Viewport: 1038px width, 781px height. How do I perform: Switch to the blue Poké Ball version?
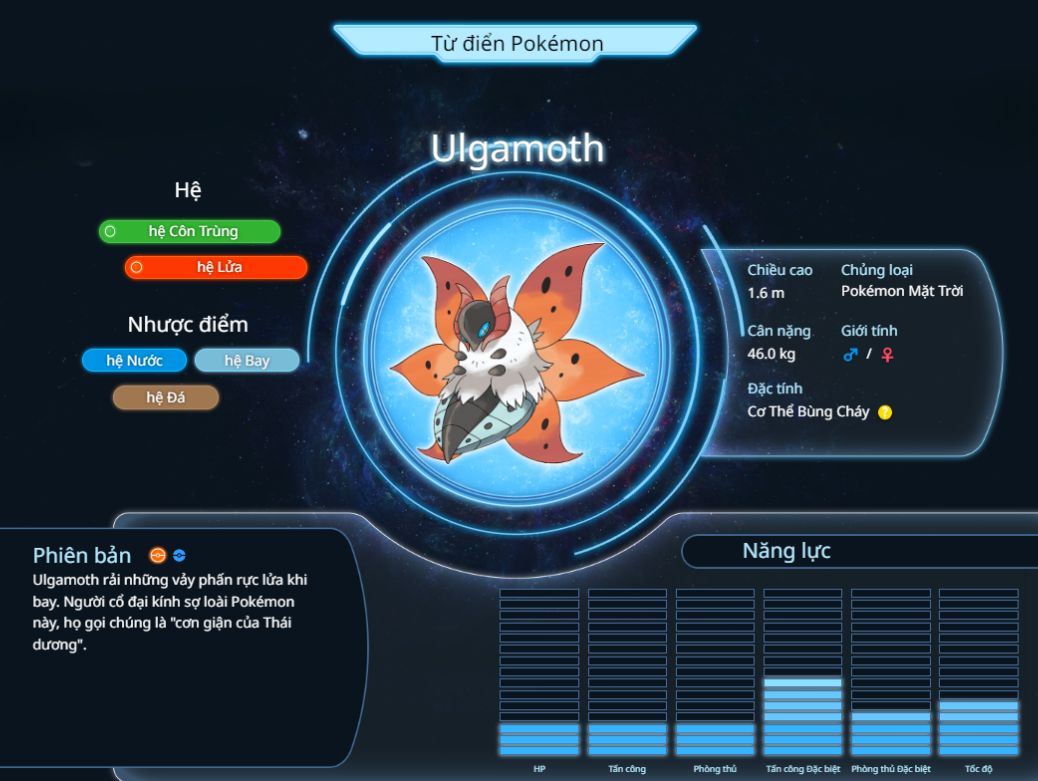(179, 556)
